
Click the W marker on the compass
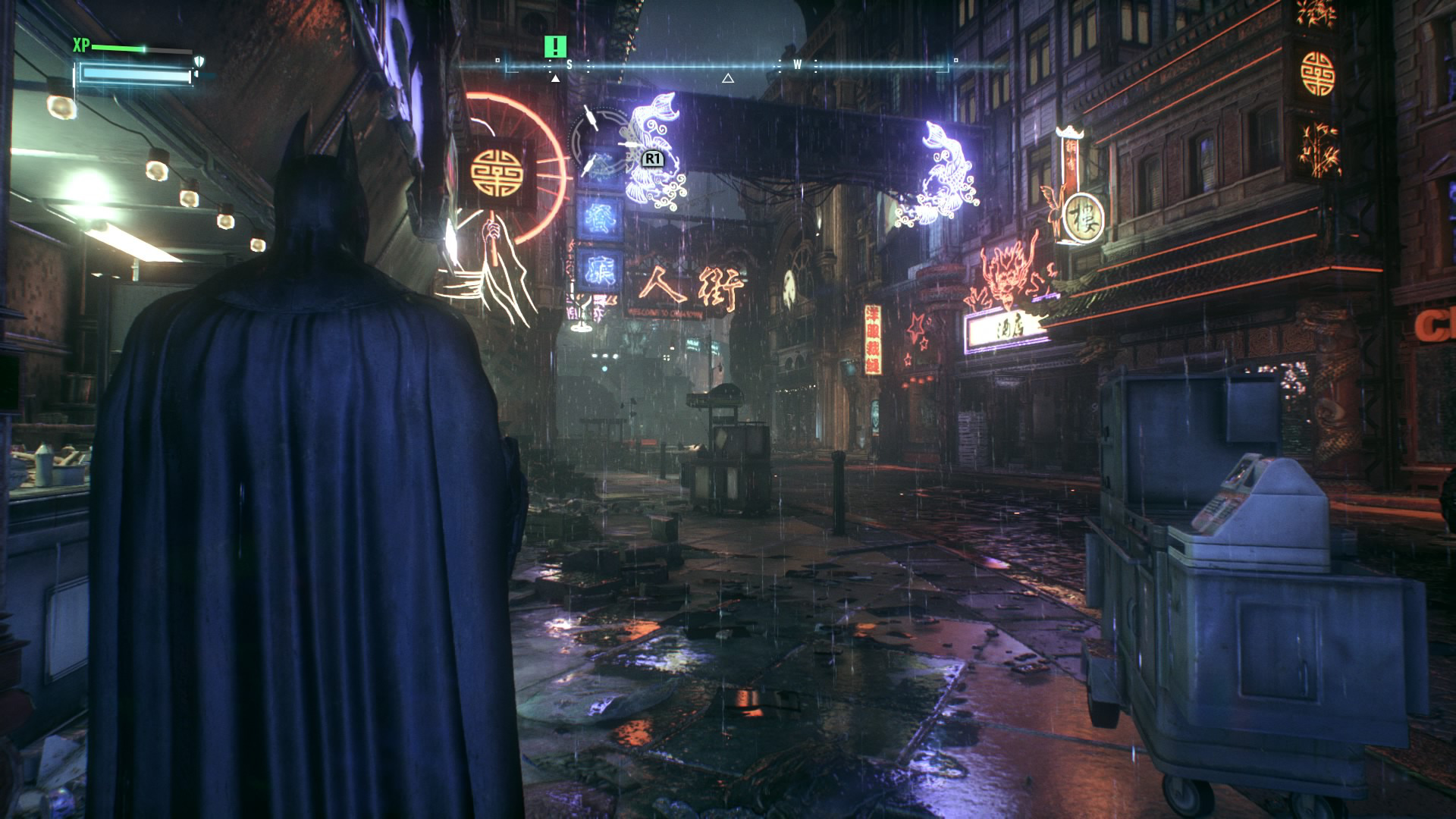[x=796, y=65]
